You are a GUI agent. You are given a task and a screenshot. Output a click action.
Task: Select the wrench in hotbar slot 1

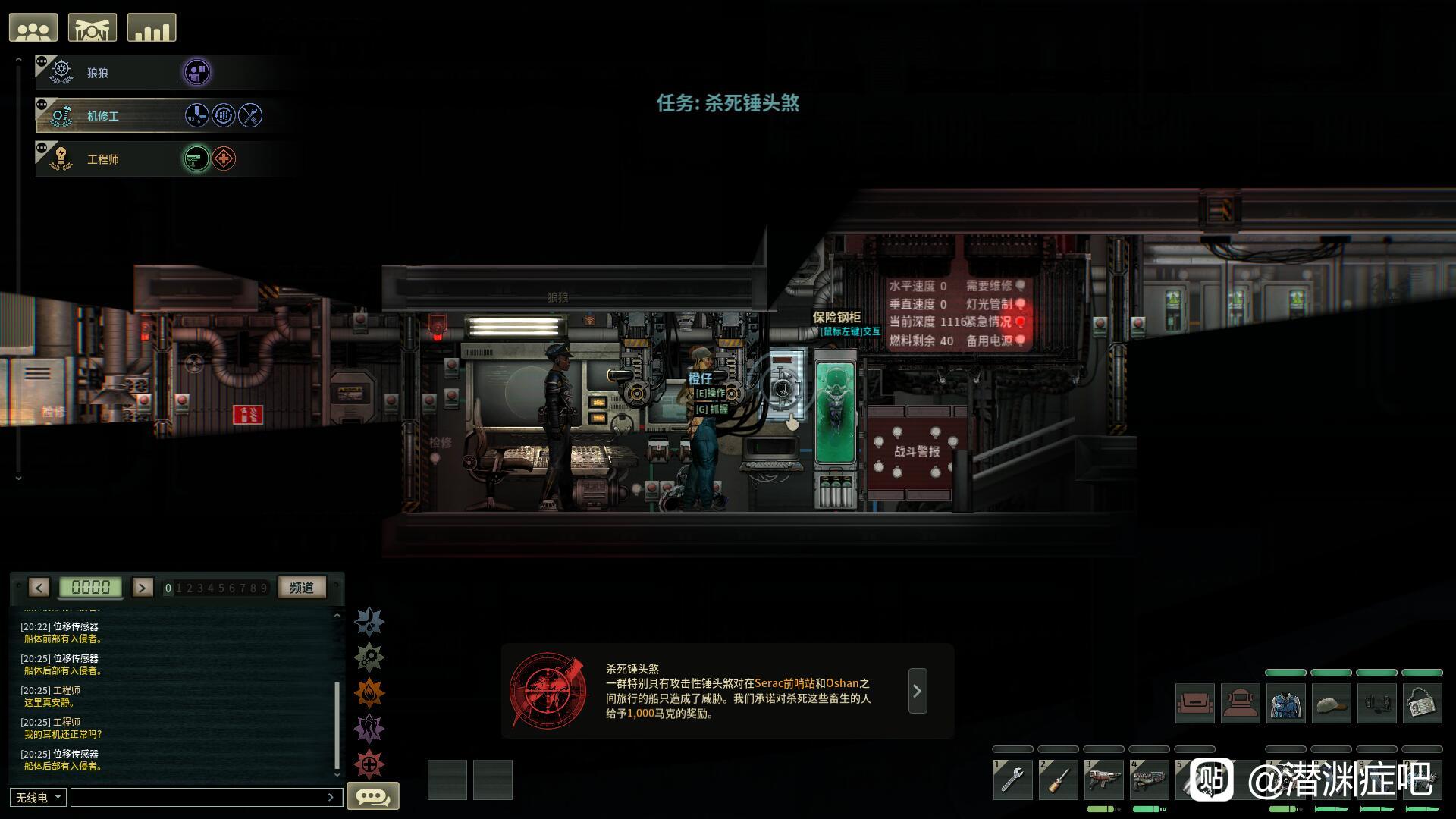[1012, 780]
